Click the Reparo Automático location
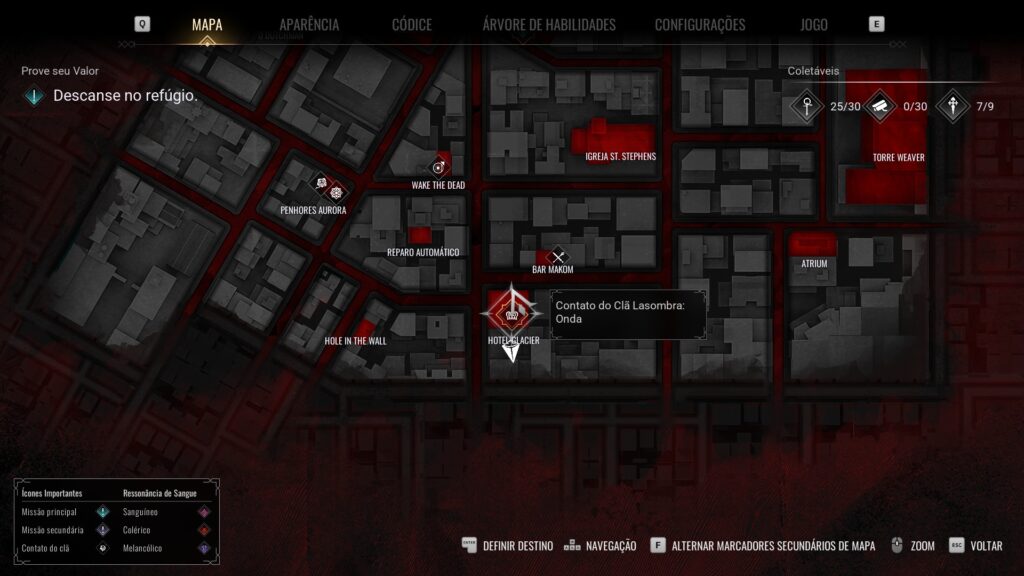 click(421, 237)
